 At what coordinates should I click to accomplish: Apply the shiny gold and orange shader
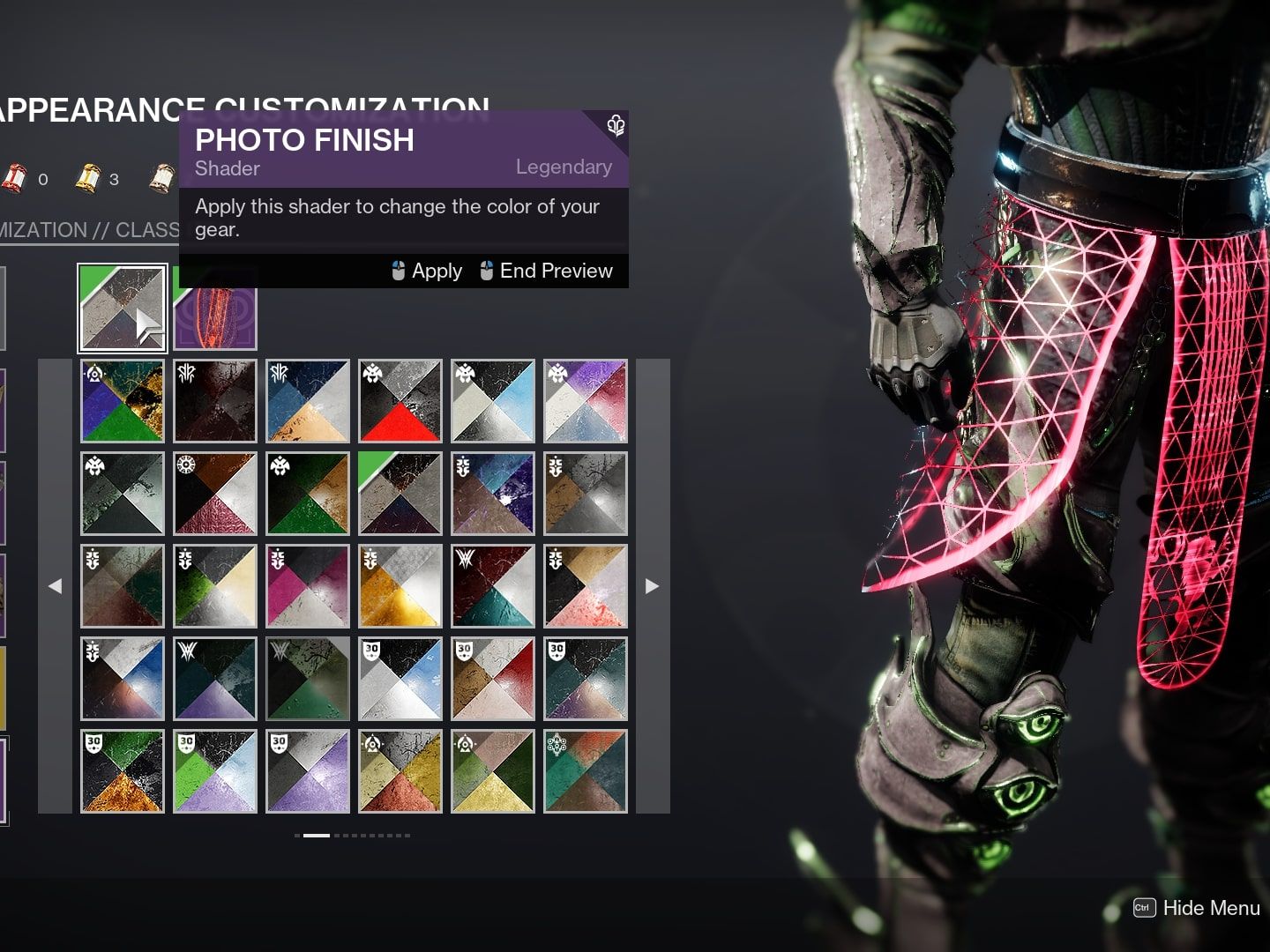[x=400, y=586]
